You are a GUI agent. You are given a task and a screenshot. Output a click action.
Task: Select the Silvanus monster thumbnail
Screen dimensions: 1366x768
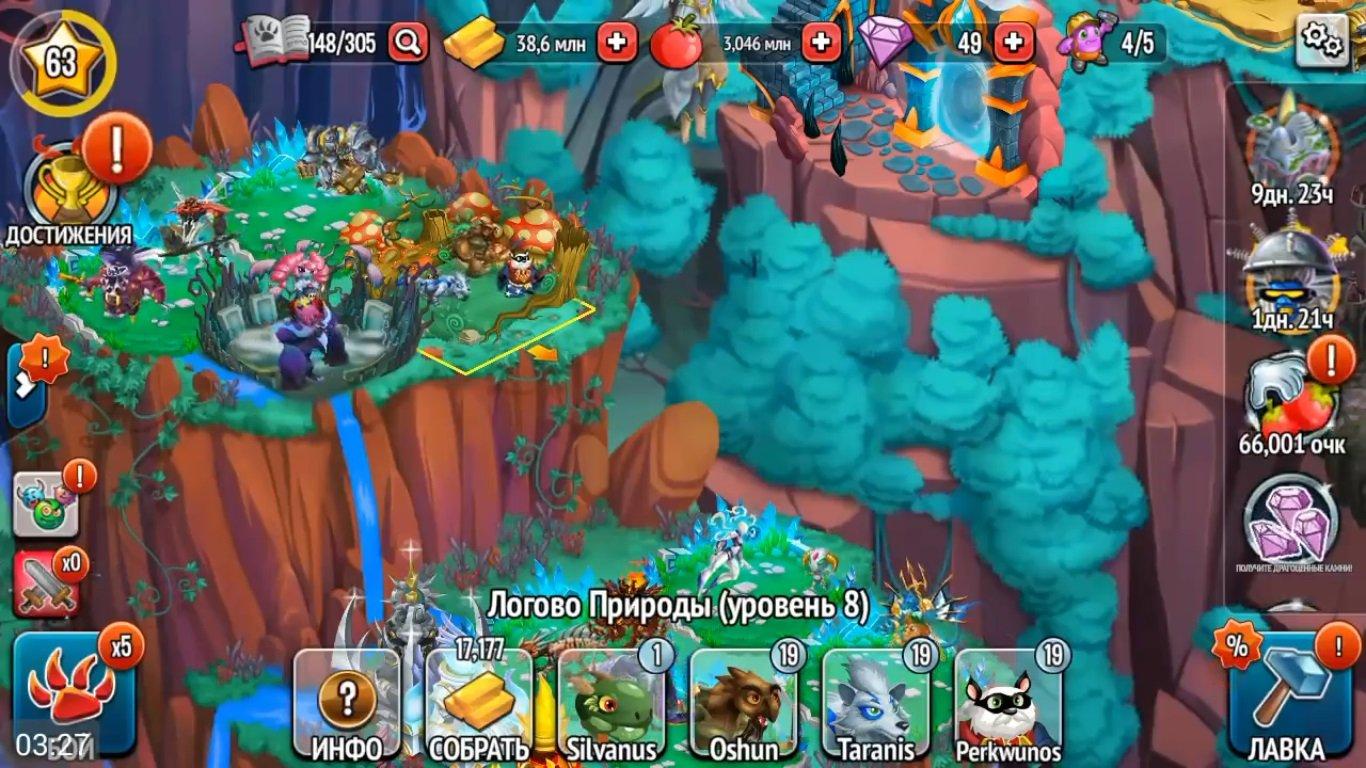pos(614,700)
